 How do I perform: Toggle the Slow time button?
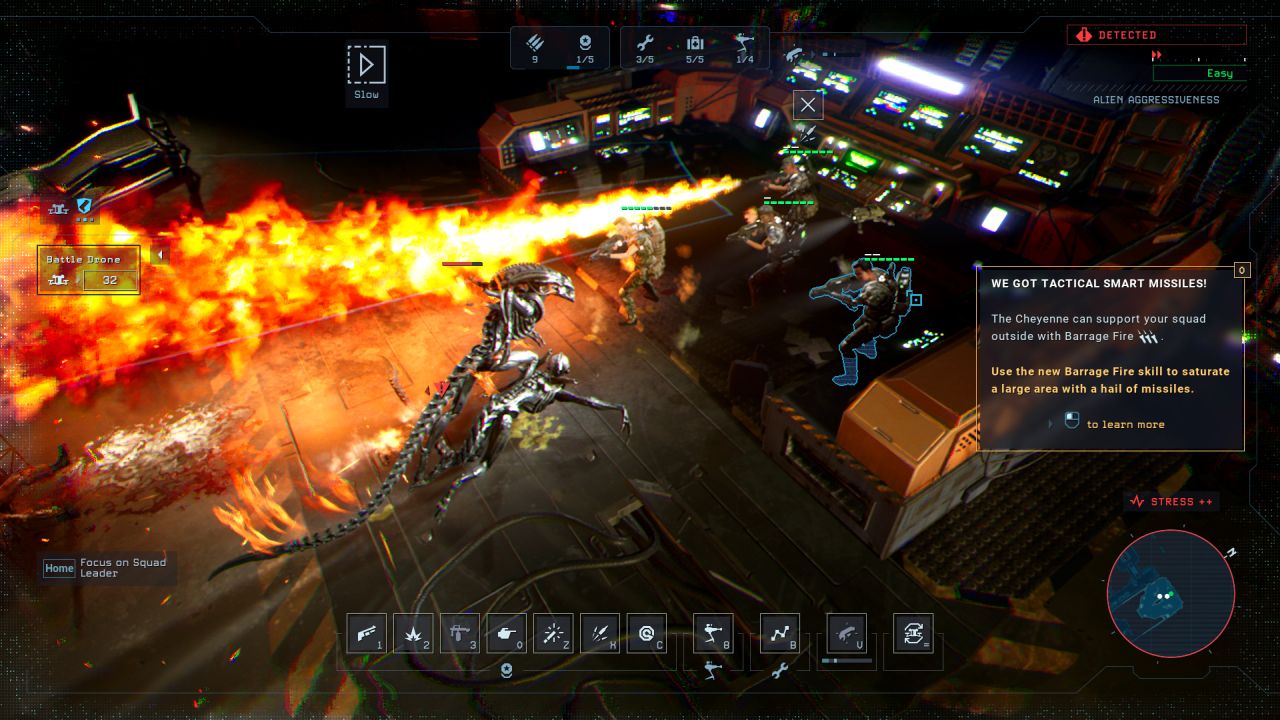pyautogui.click(x=366, y=66)
